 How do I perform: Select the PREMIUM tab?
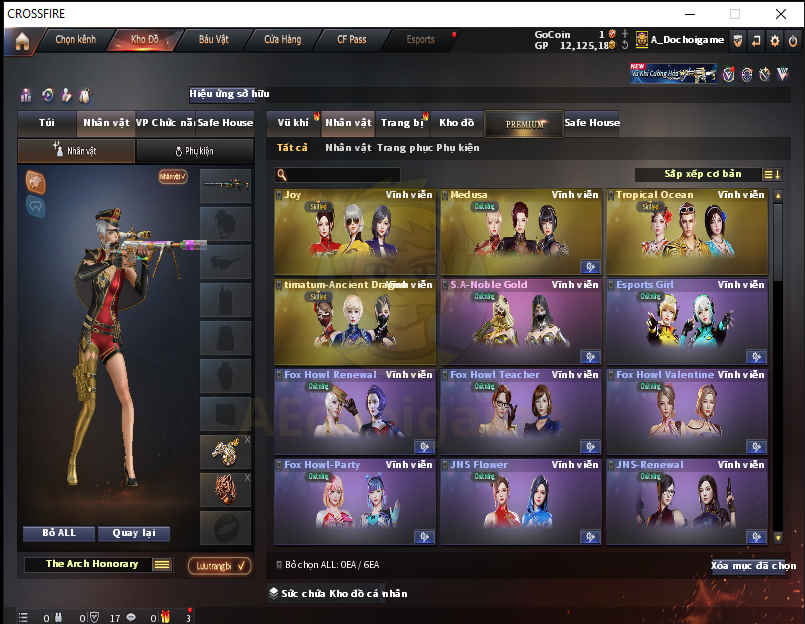click(525, 123)
